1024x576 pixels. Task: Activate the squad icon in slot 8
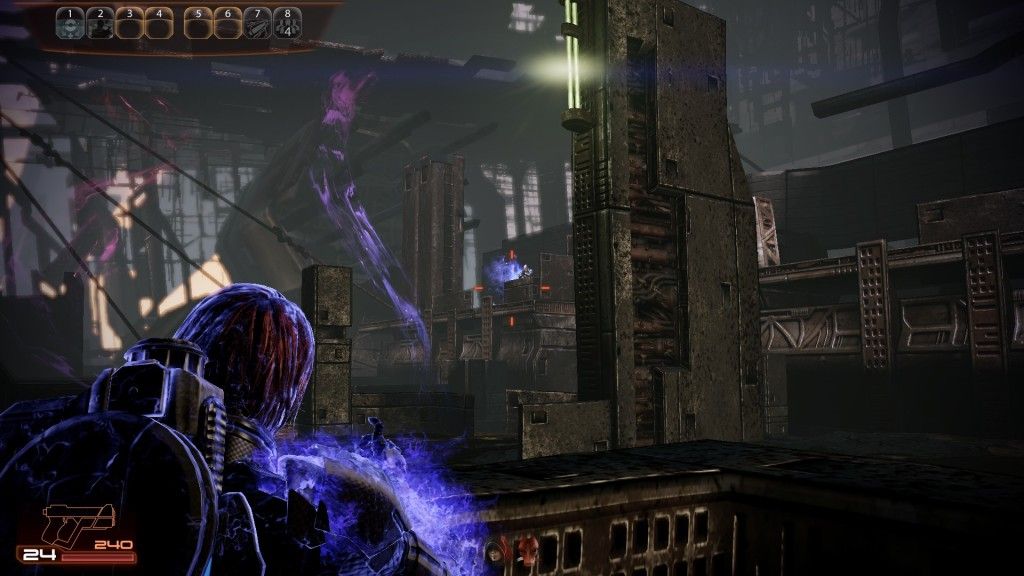(287, 23)
